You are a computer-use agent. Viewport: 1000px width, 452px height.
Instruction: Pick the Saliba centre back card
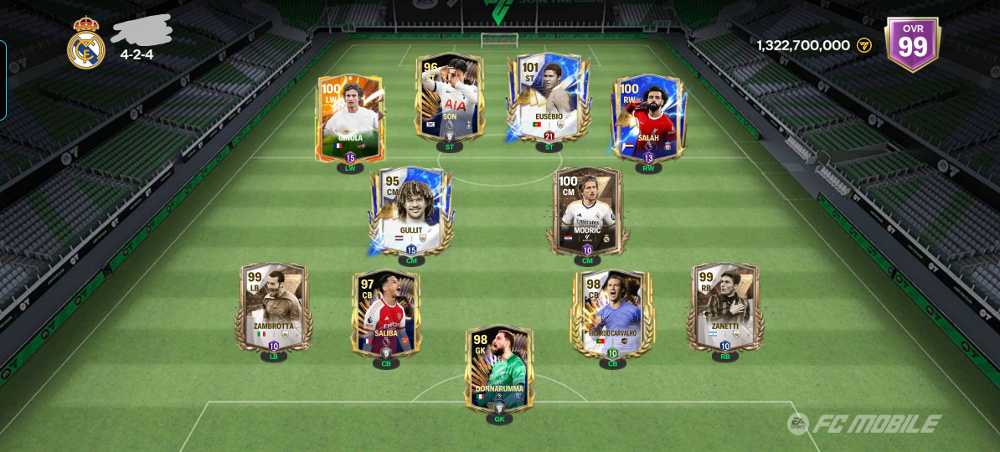pyautogui.click(x=386, y=313)
